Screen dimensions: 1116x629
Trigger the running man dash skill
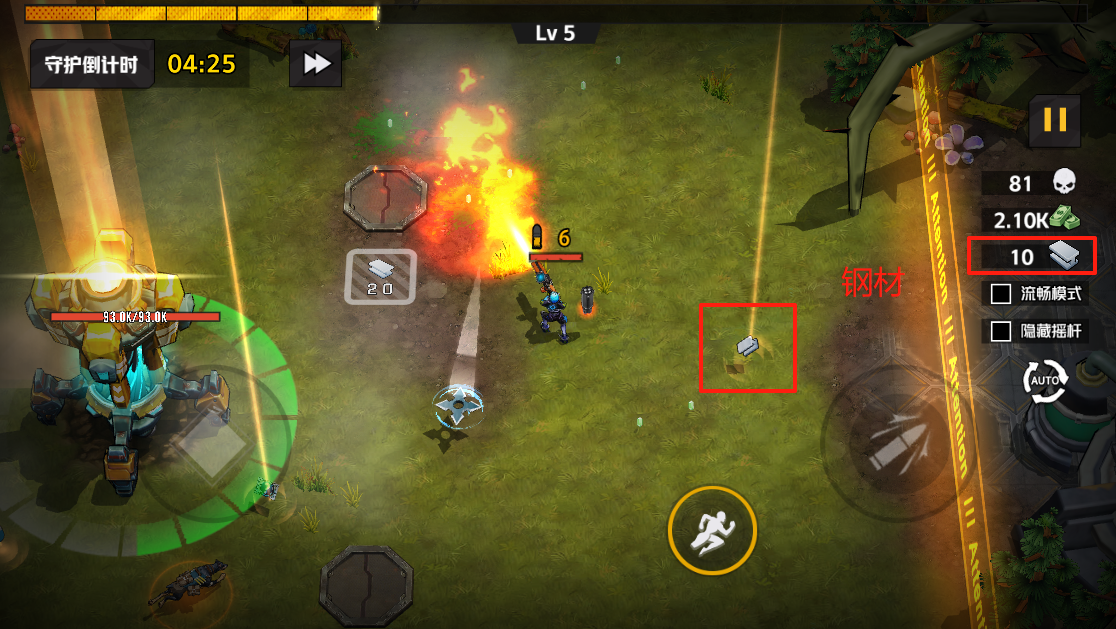click(712, 530)
